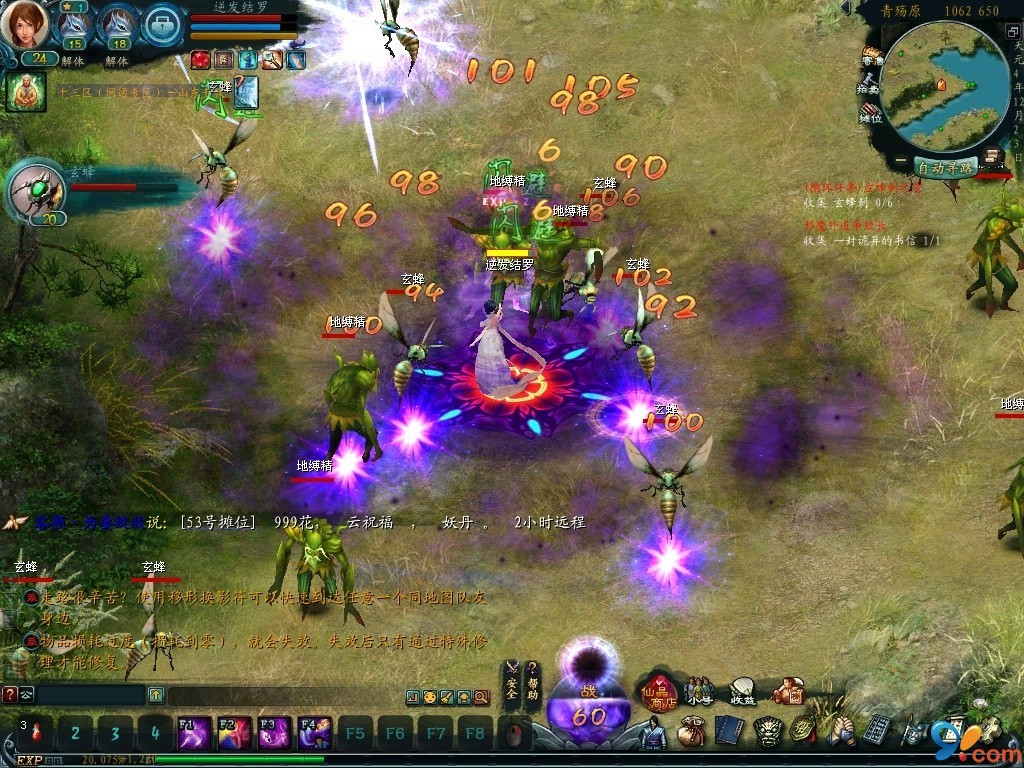Open the circular minimap
1024x768 pixels.
[945, 88]
